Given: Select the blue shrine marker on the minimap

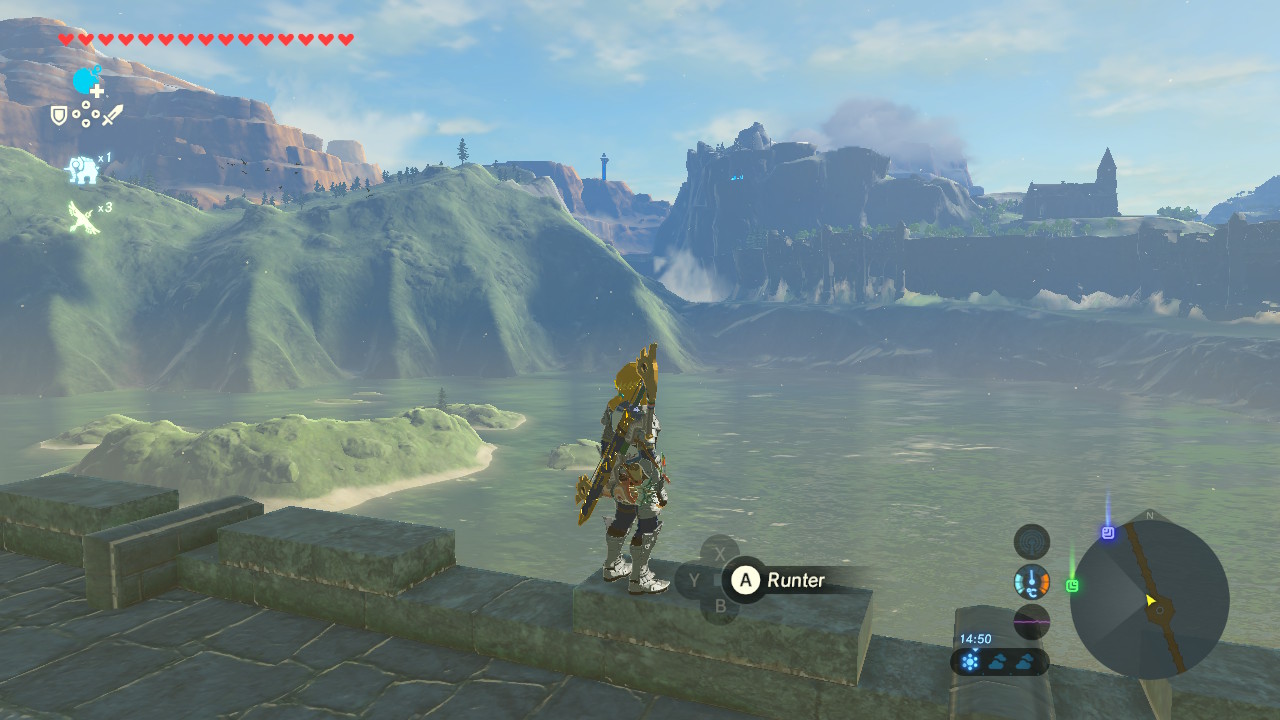Looking at the screenshot, I should (x=1108, y=533).
